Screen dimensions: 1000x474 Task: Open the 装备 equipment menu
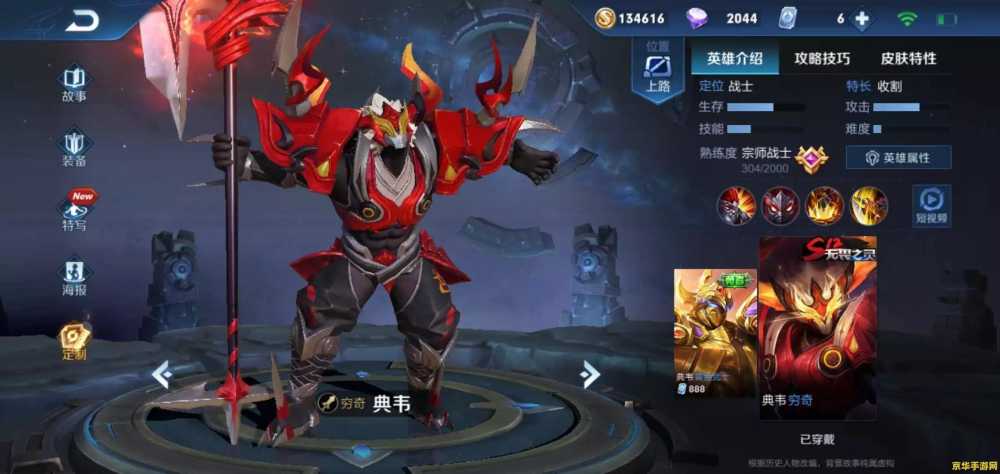coord(74,148)
